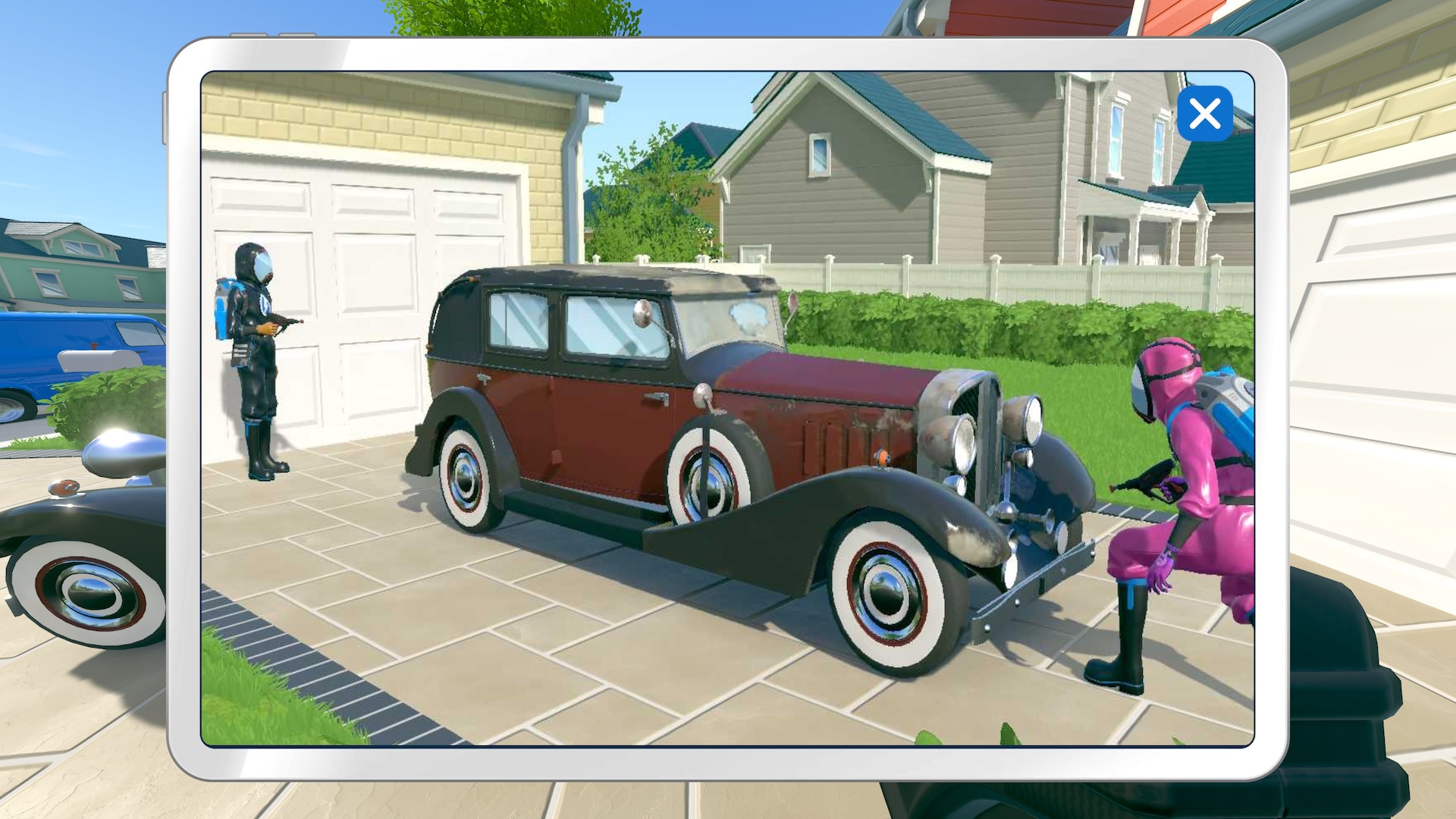Select the car's rear side window
1456x819 pixels.
pyautogui.click(x=516, y=318)
